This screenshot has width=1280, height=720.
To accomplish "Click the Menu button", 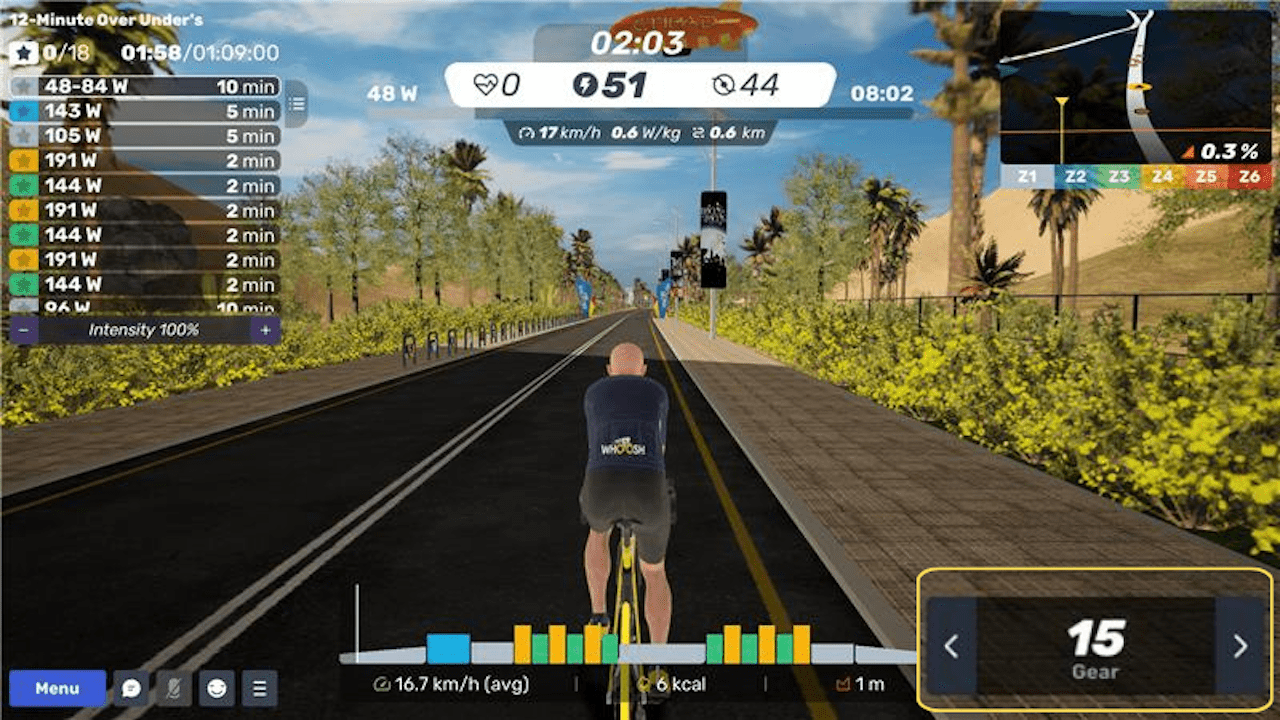I will (x=58, y=688).
